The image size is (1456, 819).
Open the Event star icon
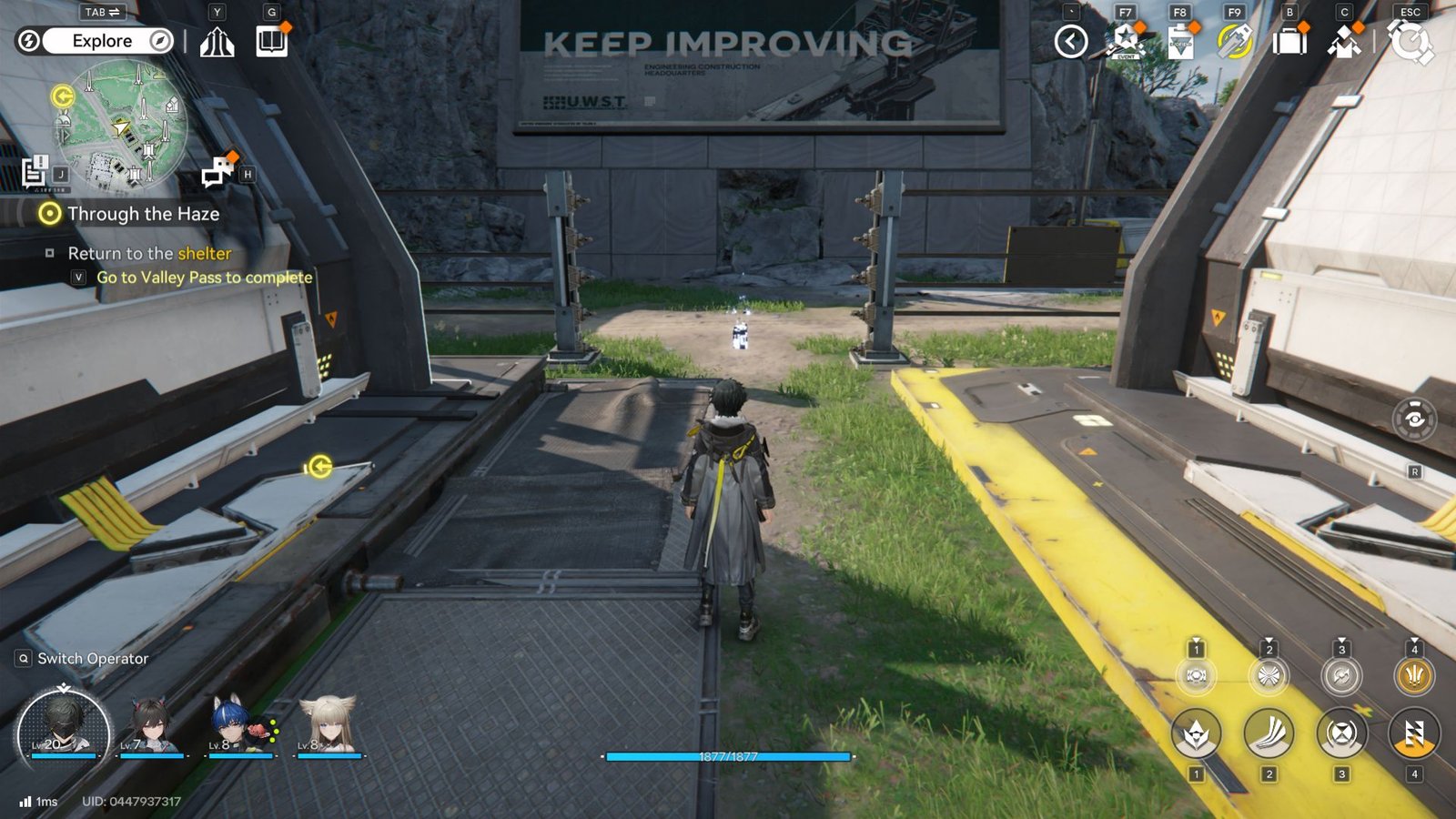click(1126, 42)
